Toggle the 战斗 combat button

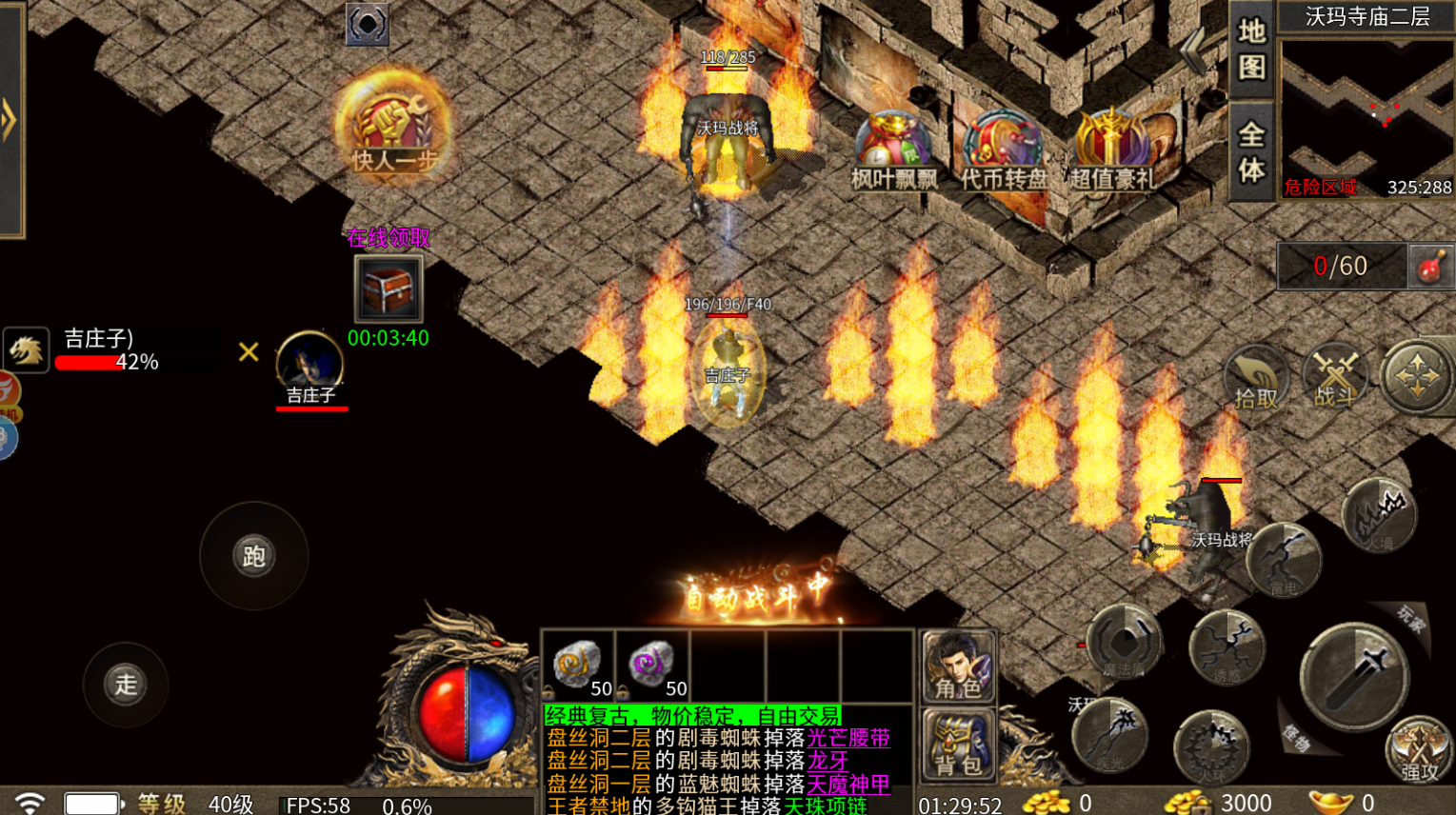pyautogui.click(x=1334, y=377)
